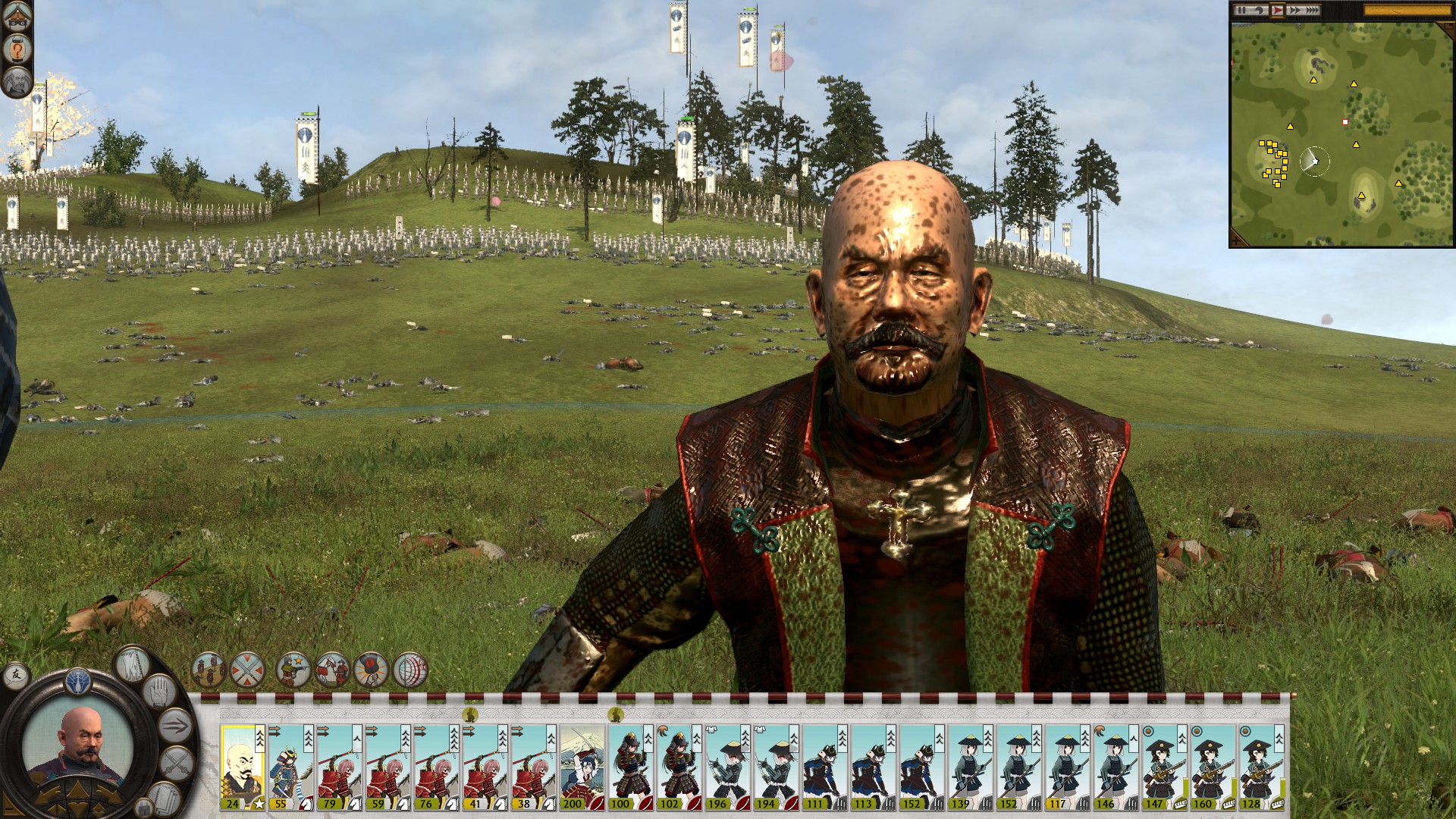Screen dimensions: 1456x819
Task: Pause the battle with the pause button
Action: [1241, 11]
